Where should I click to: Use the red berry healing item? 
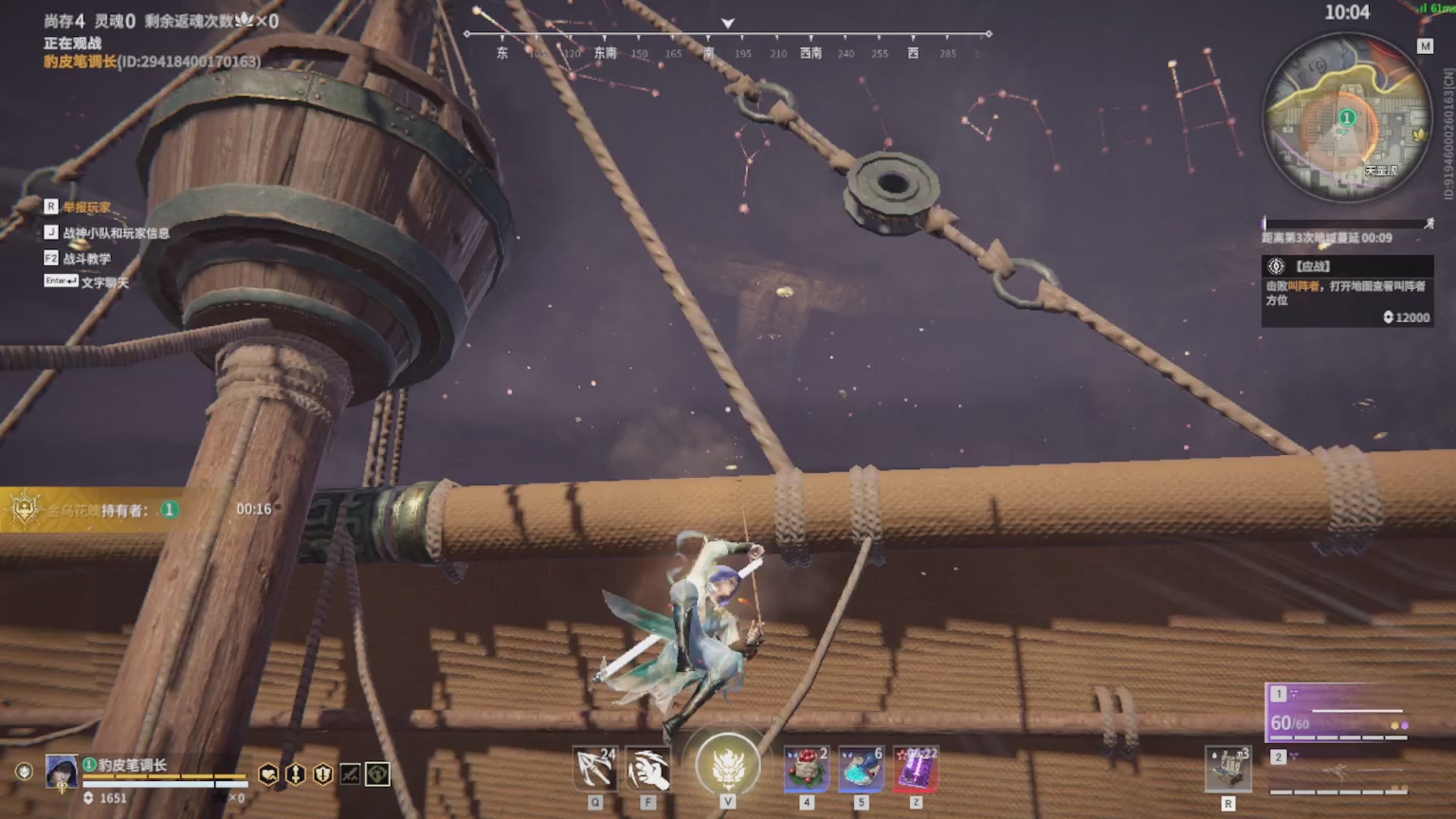(807, 769)
